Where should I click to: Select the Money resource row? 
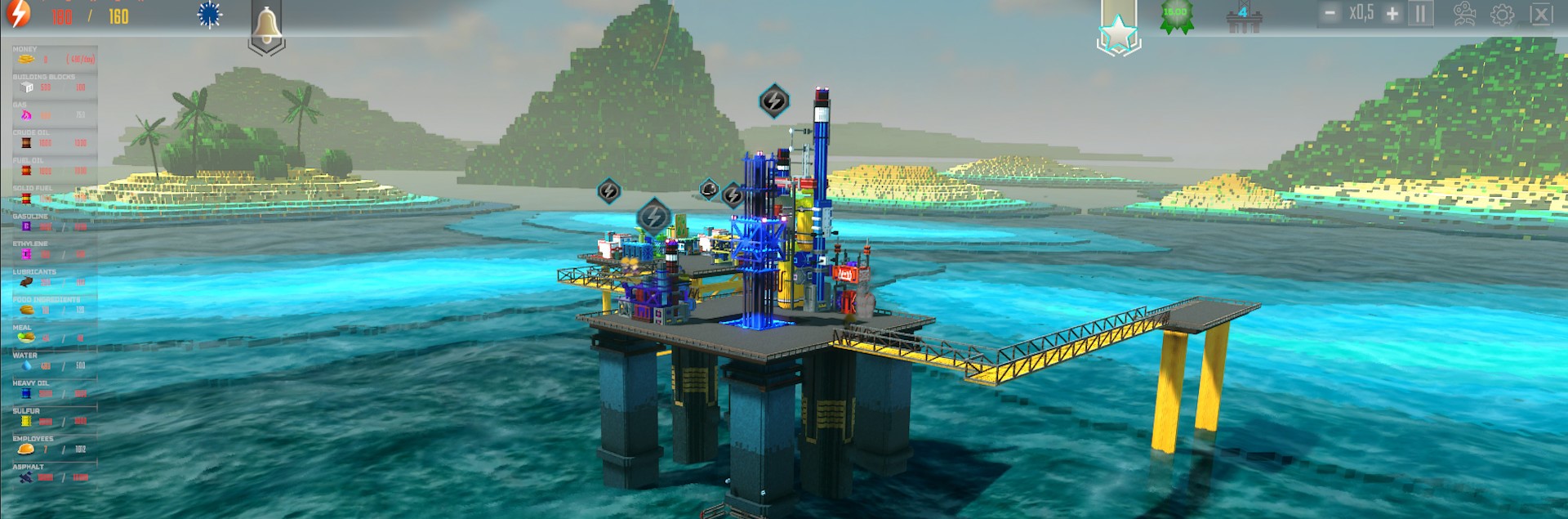[54, 56]
